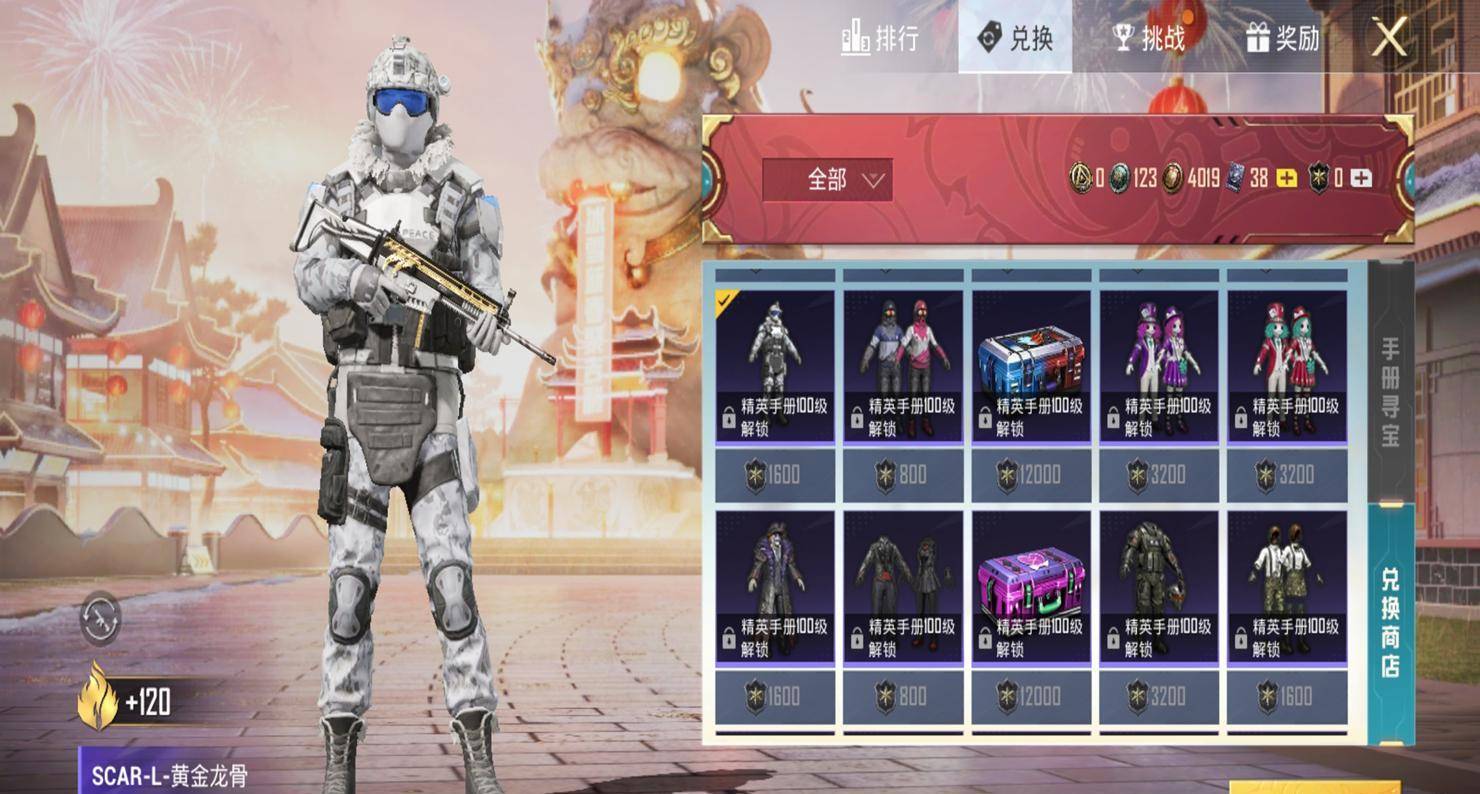Viewport: 1480px width, 794px height.
Task: Add more black shield badge currency
Action: pyautogui.click(x=1361, y=179)
